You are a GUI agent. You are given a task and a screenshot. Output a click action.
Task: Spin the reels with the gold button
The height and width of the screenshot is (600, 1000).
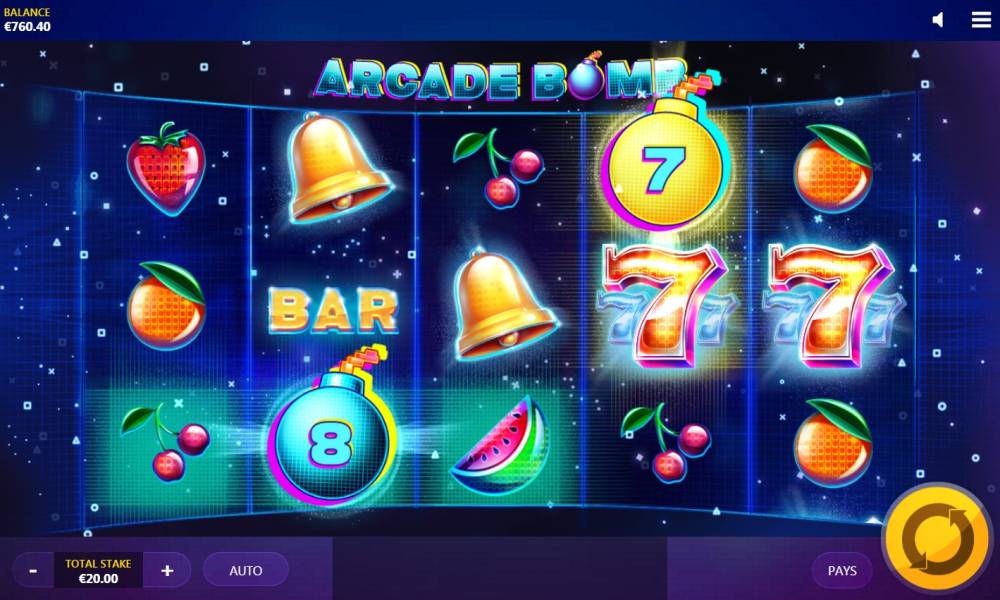937,541
